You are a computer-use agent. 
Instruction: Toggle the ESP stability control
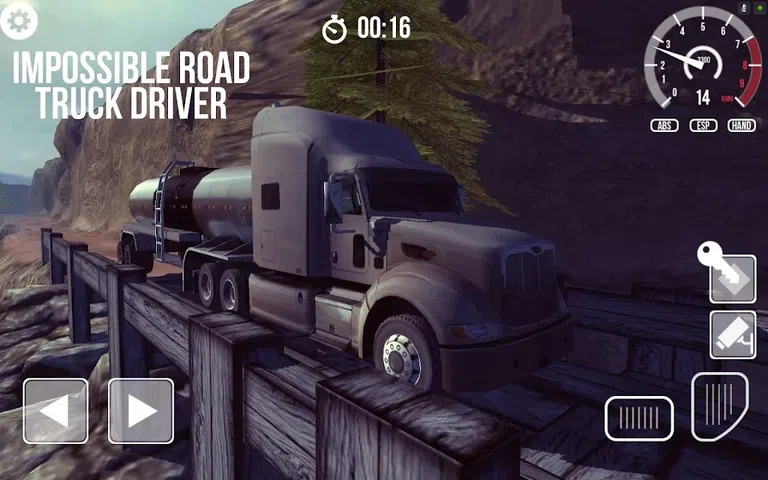pos(703,126)
